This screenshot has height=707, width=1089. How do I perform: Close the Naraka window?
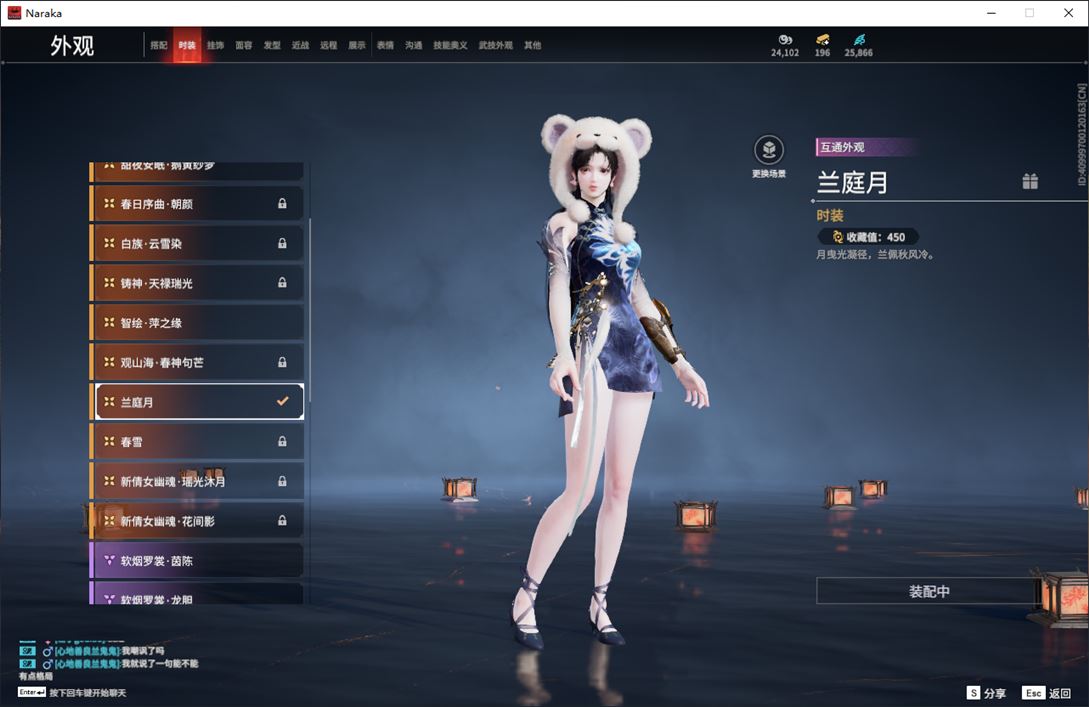coord(1068,13)
